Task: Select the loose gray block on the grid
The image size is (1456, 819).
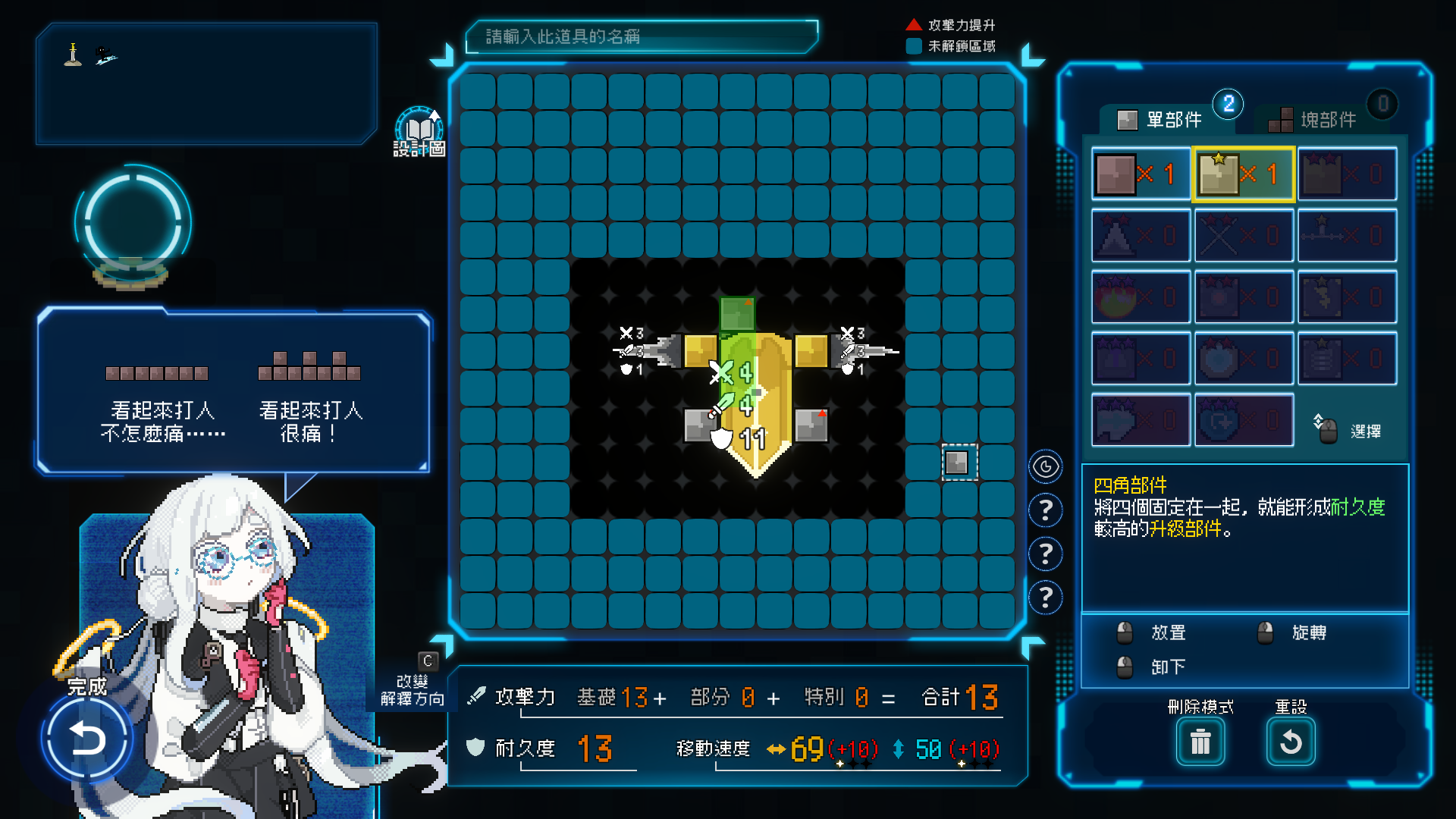Action: tap(957, 462)
